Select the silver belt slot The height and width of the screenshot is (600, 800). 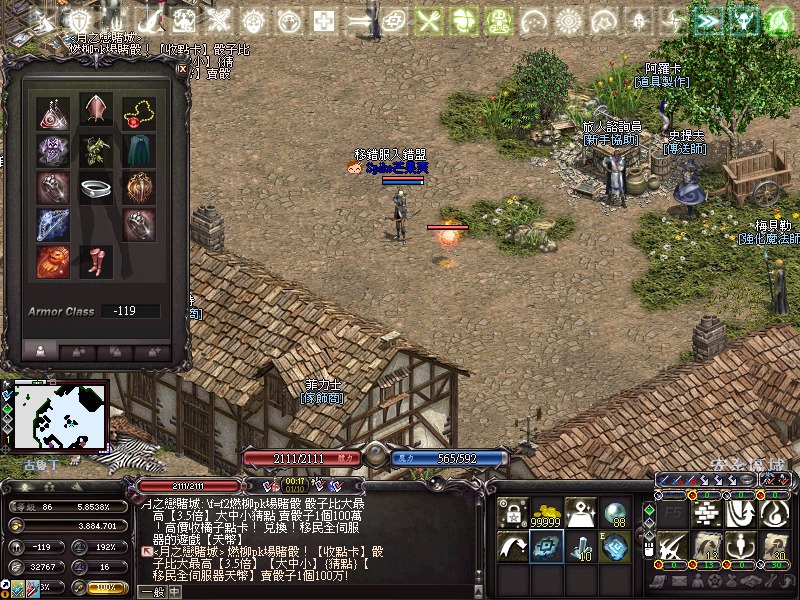96,188
